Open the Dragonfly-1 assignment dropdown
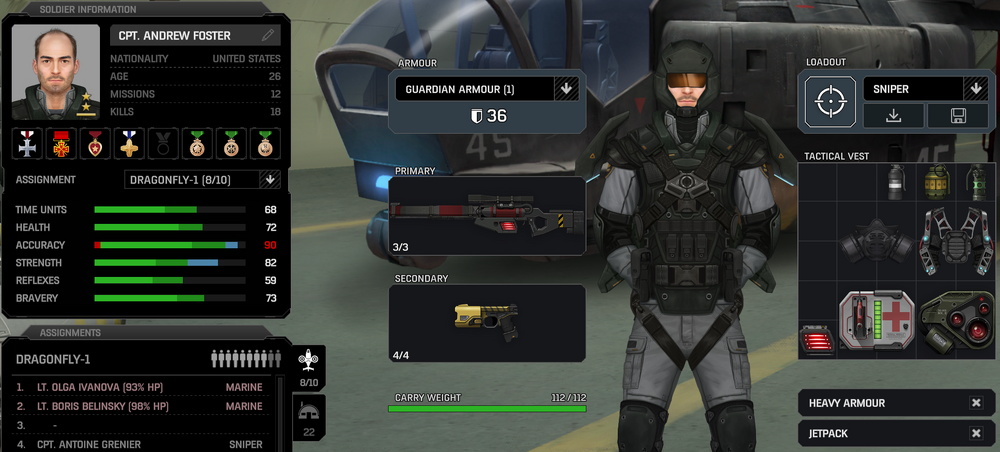The width and height of the screenshot is (1000, 452). click(x=268, y=180)
